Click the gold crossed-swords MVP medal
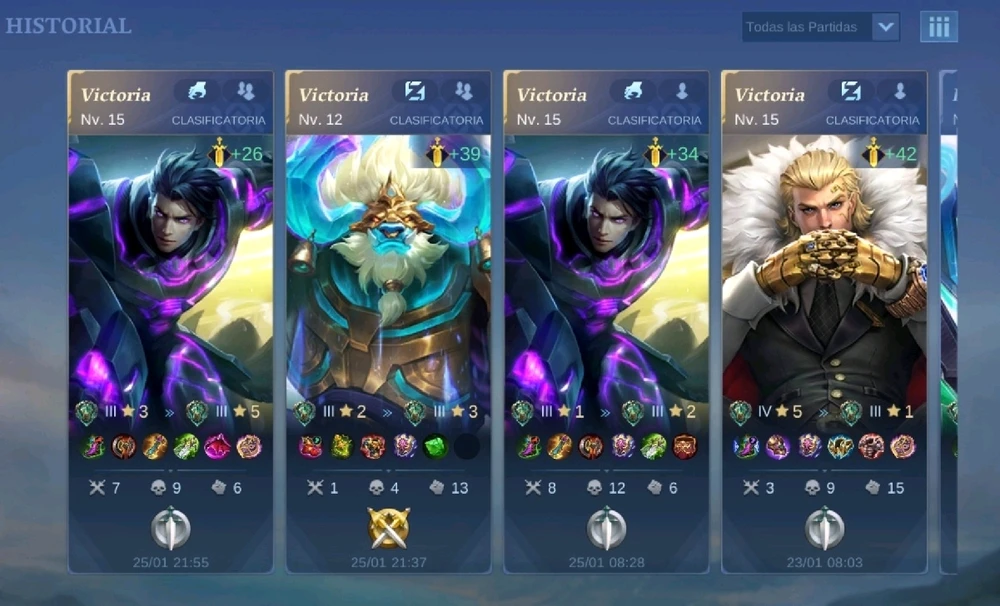This screenshot has width=1000, height=606. coord(388,527)
